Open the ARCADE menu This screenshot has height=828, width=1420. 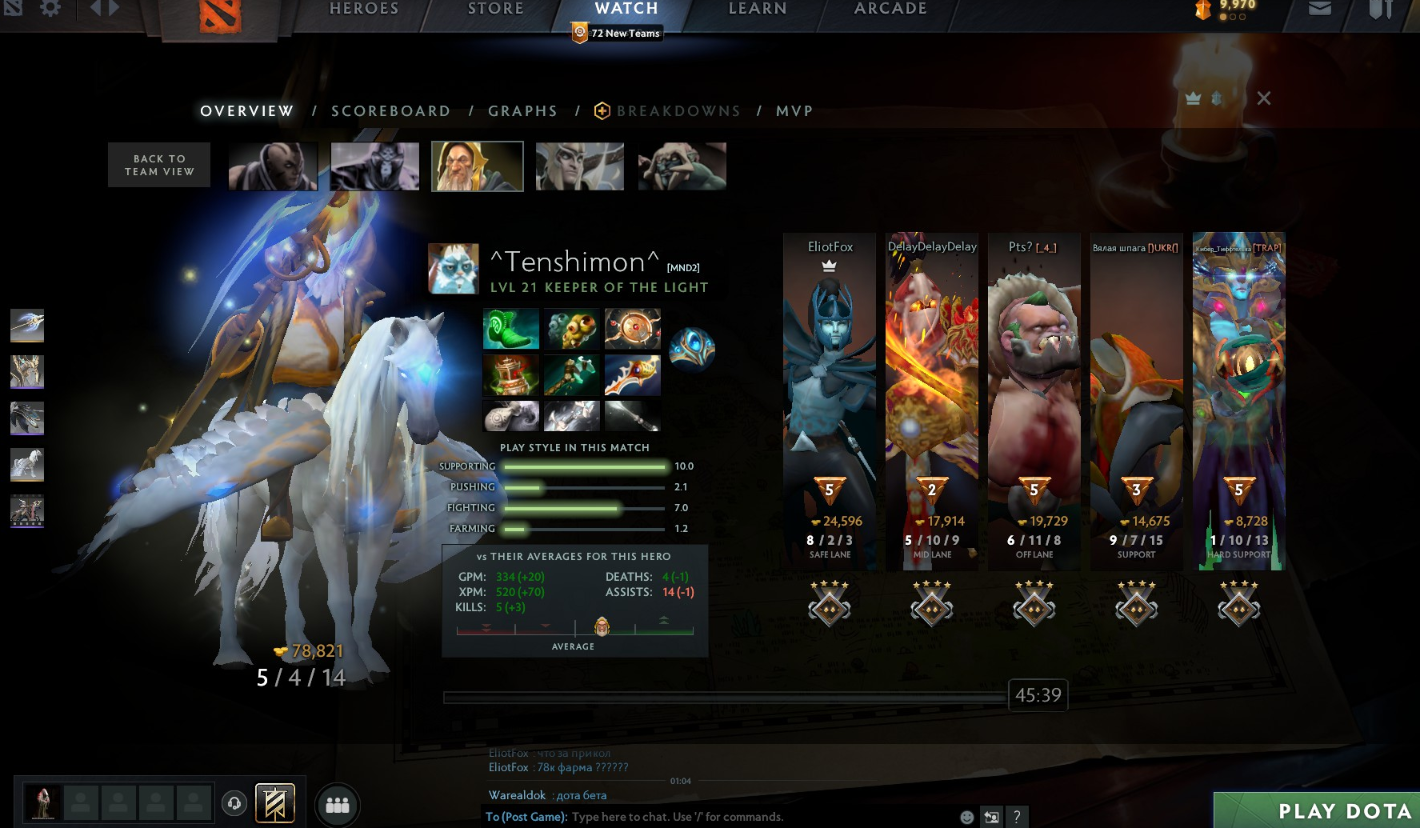pos(889,8)
